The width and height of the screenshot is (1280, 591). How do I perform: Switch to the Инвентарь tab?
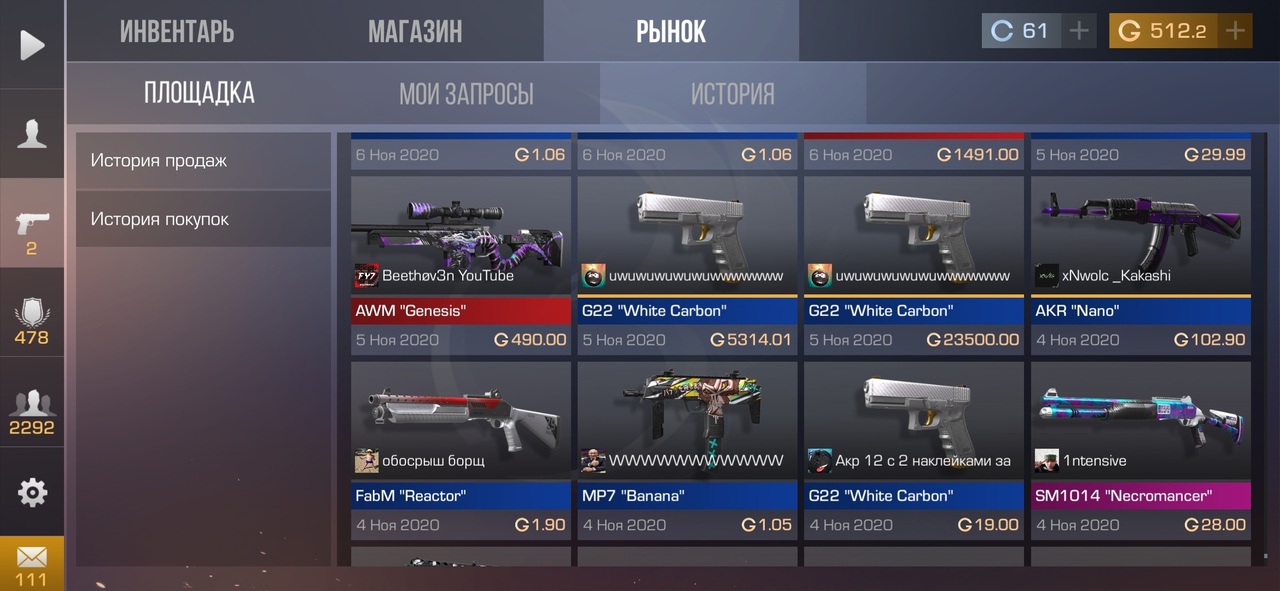[x=177, y=32]
